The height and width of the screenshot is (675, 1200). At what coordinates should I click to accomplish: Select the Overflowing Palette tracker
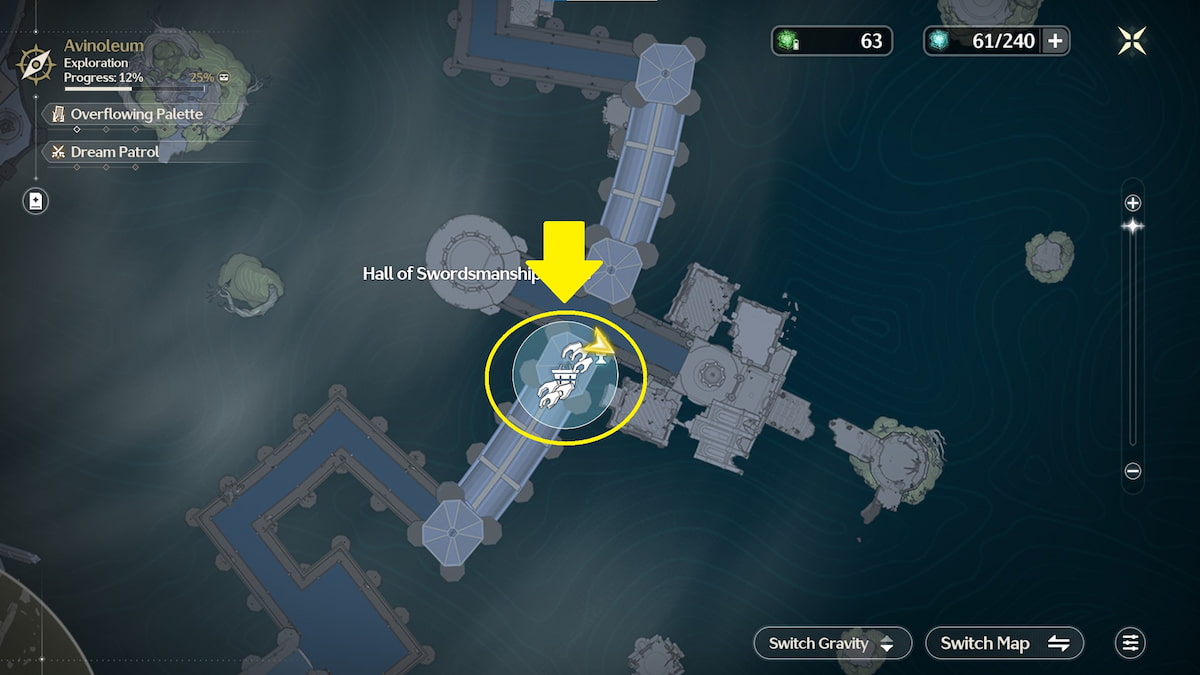click(x=135, y=114)
